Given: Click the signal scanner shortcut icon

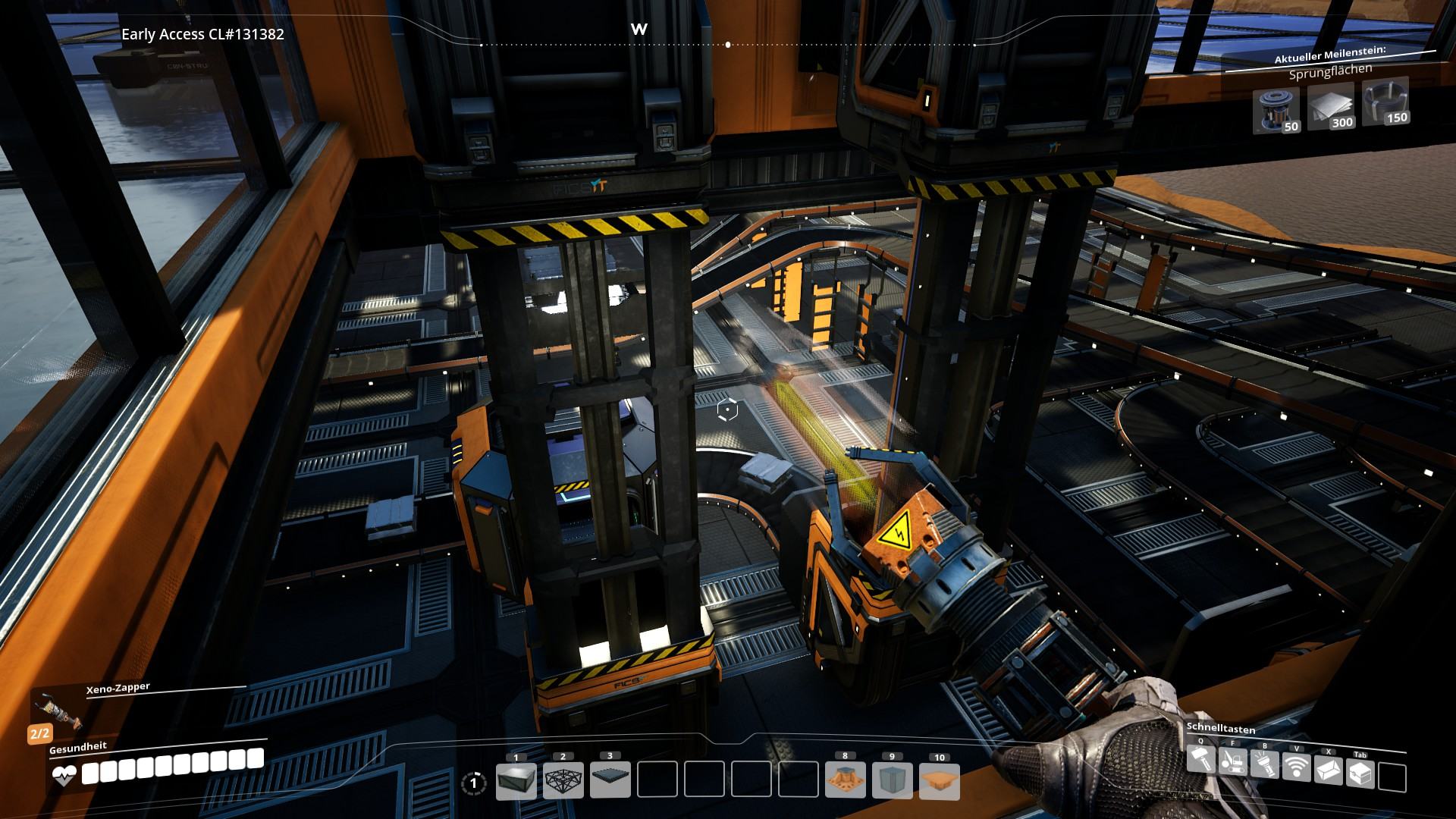Looking at the screenshot, I should (1297, 767).
